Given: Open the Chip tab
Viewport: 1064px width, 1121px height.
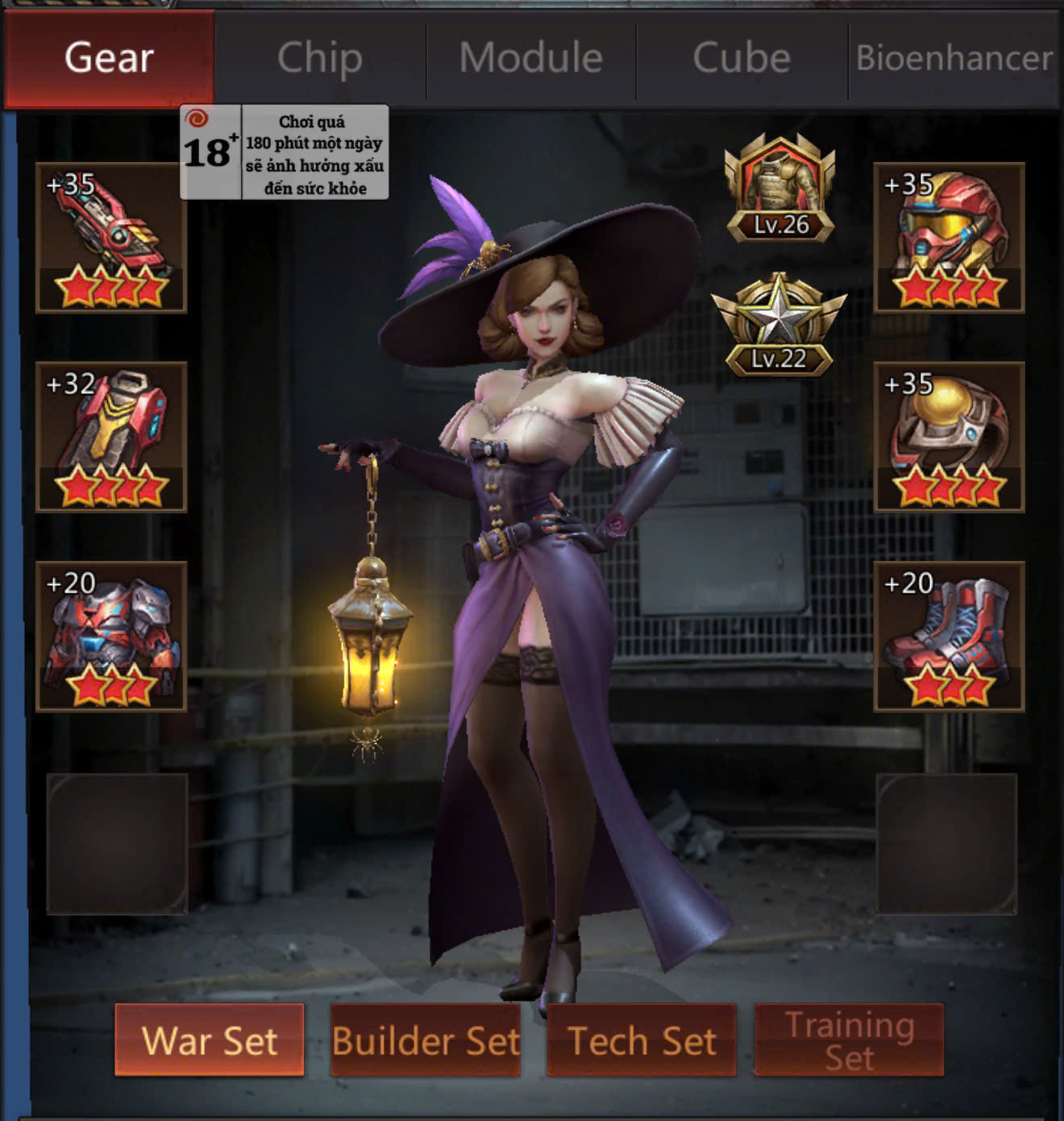Looking at the screenshot, I should pyautogui.click(x=320, y=58).
